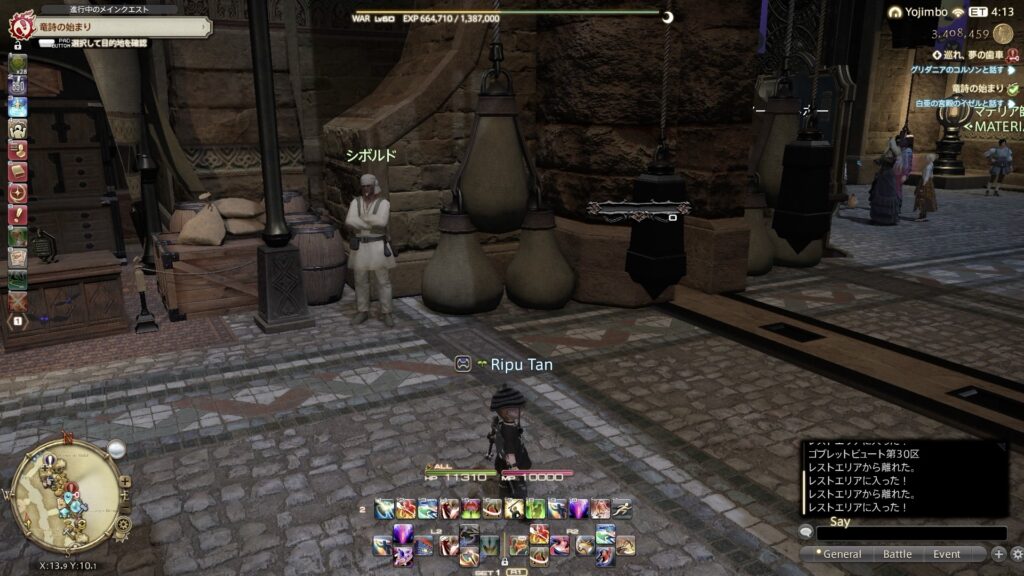Select the 巡れ、夢の歯車 quest entry
This screenshot has width=1024, height=576.
[967, 54]
